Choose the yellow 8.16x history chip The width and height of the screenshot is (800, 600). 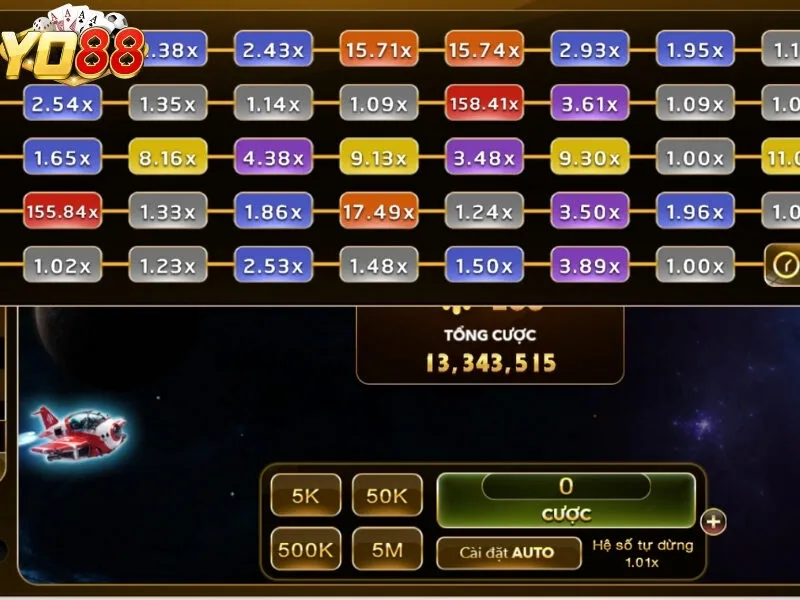168,157
